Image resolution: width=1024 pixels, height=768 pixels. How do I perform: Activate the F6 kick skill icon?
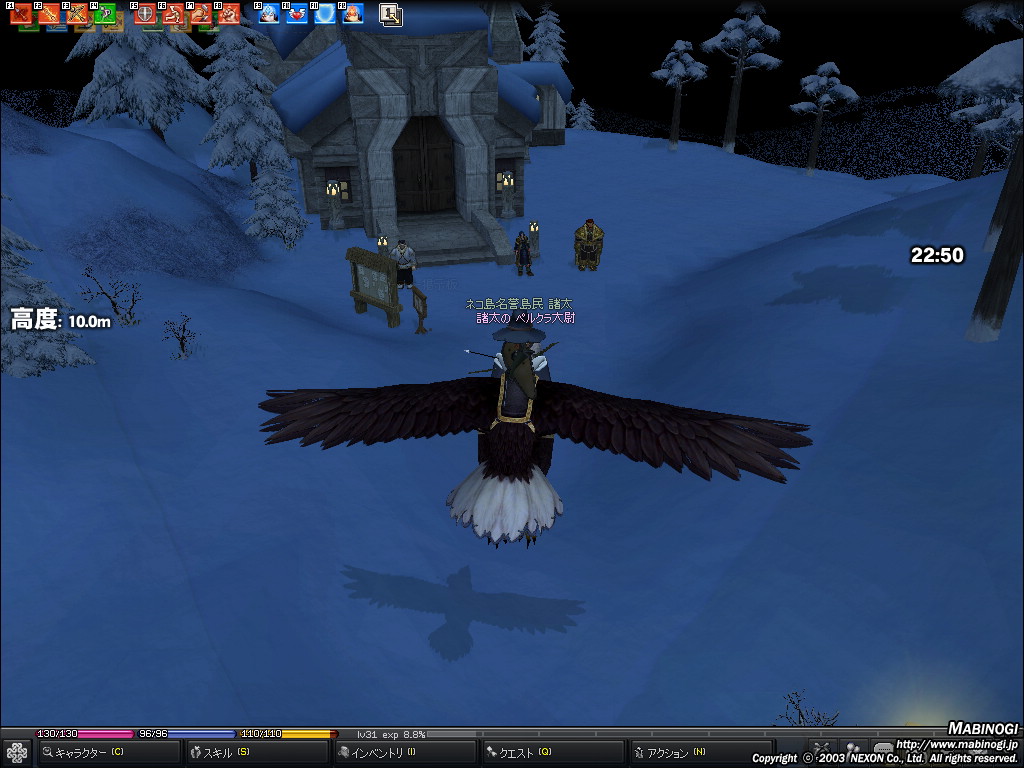174,14
